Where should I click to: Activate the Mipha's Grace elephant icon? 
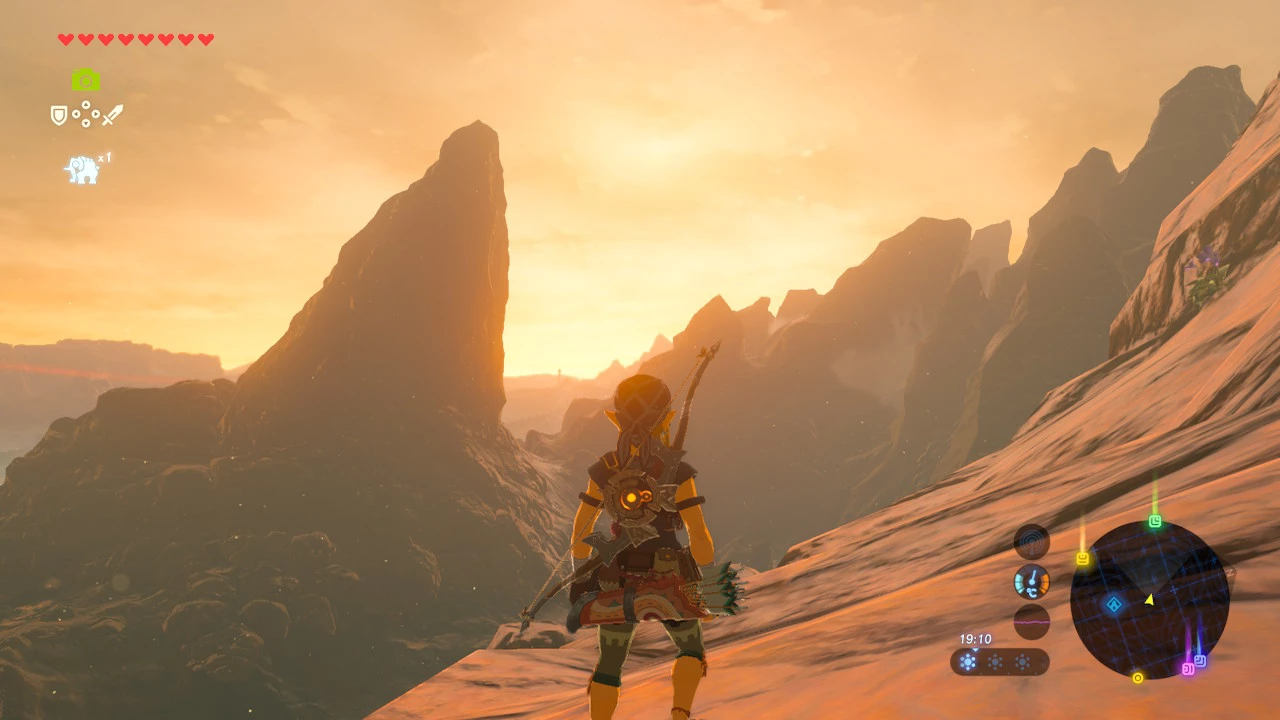point(83,169)
